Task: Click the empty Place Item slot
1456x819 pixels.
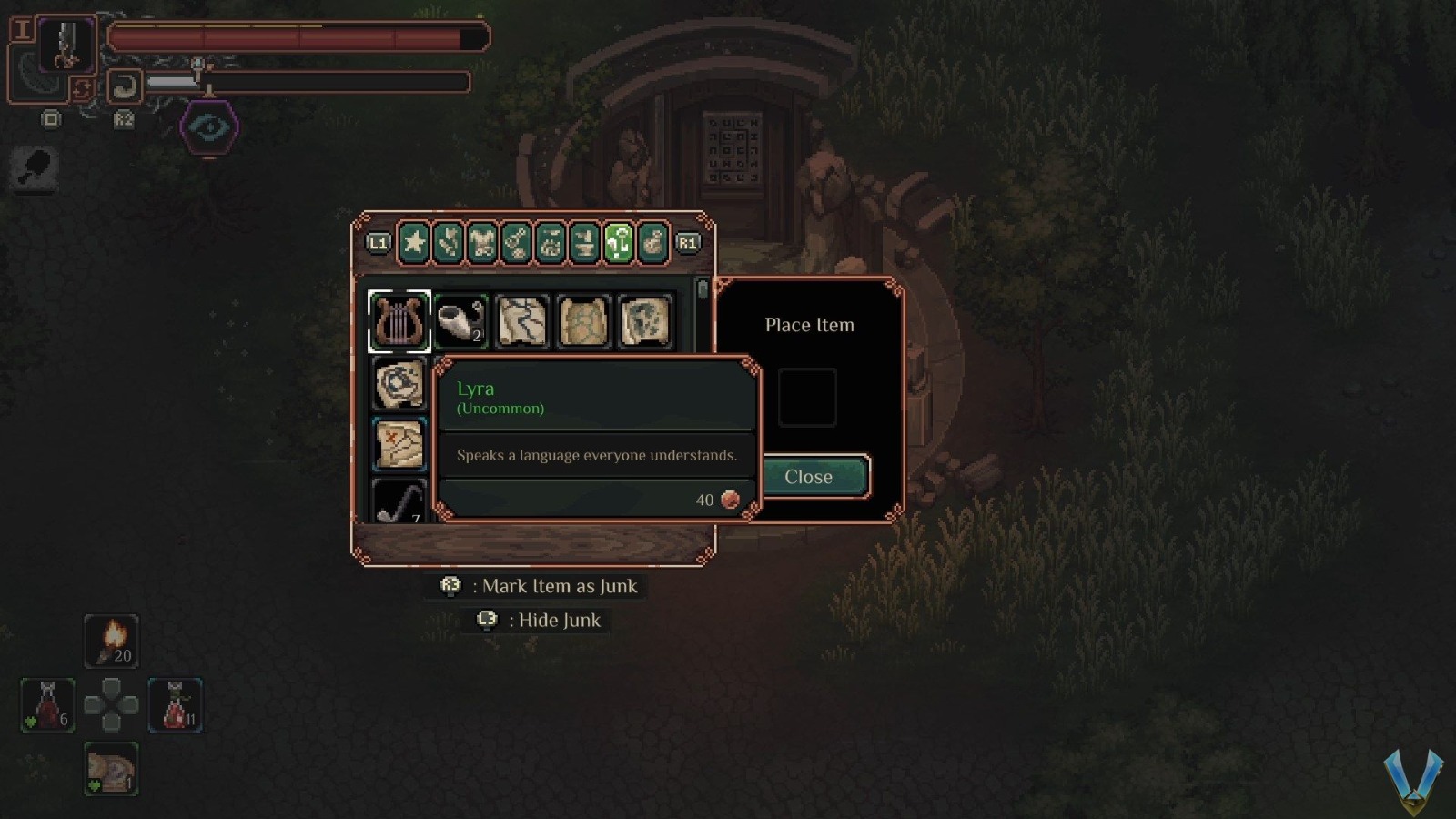Action: 807,398
